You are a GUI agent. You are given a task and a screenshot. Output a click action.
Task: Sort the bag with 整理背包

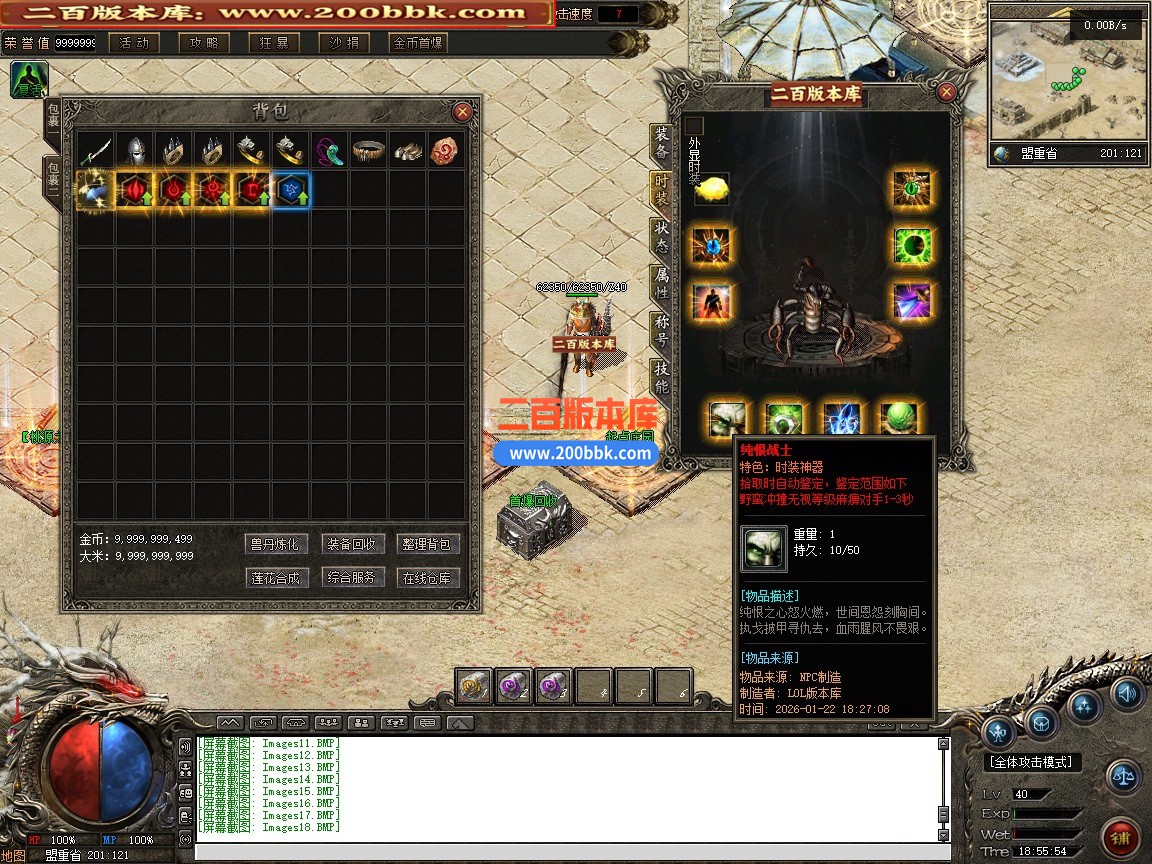pos(429,544)
